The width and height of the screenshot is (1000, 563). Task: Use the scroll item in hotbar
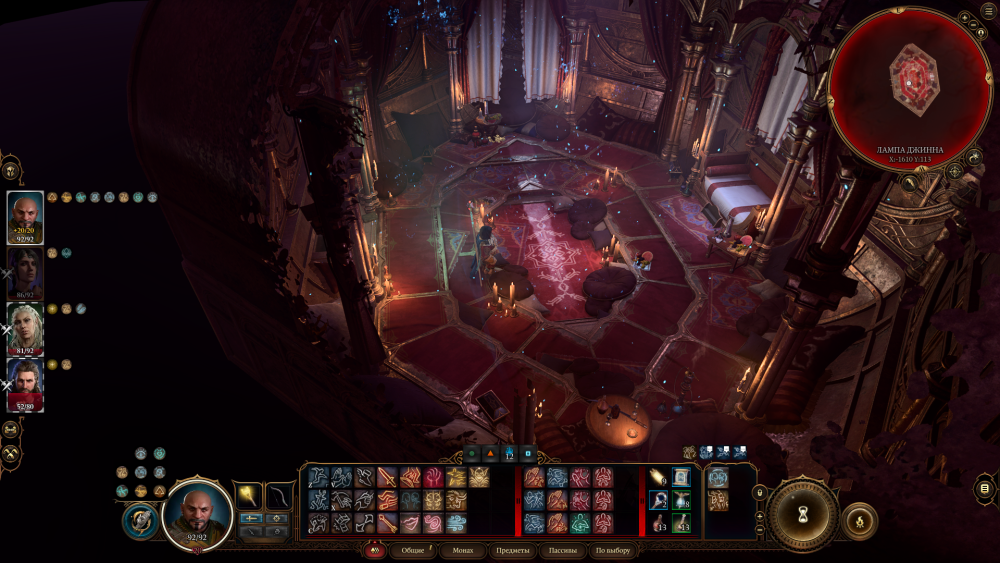(681, 478)
